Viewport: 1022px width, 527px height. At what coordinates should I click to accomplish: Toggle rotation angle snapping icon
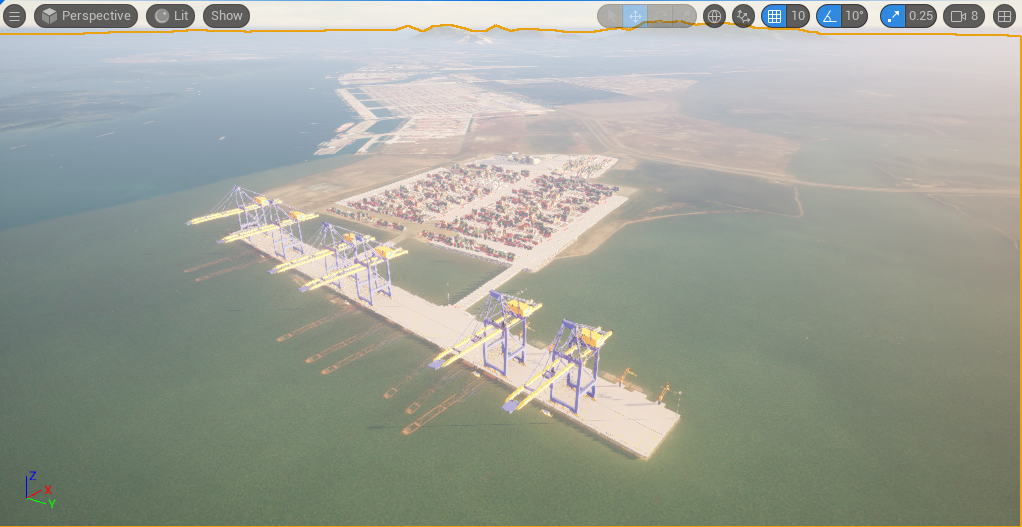(x=829, y=16)
